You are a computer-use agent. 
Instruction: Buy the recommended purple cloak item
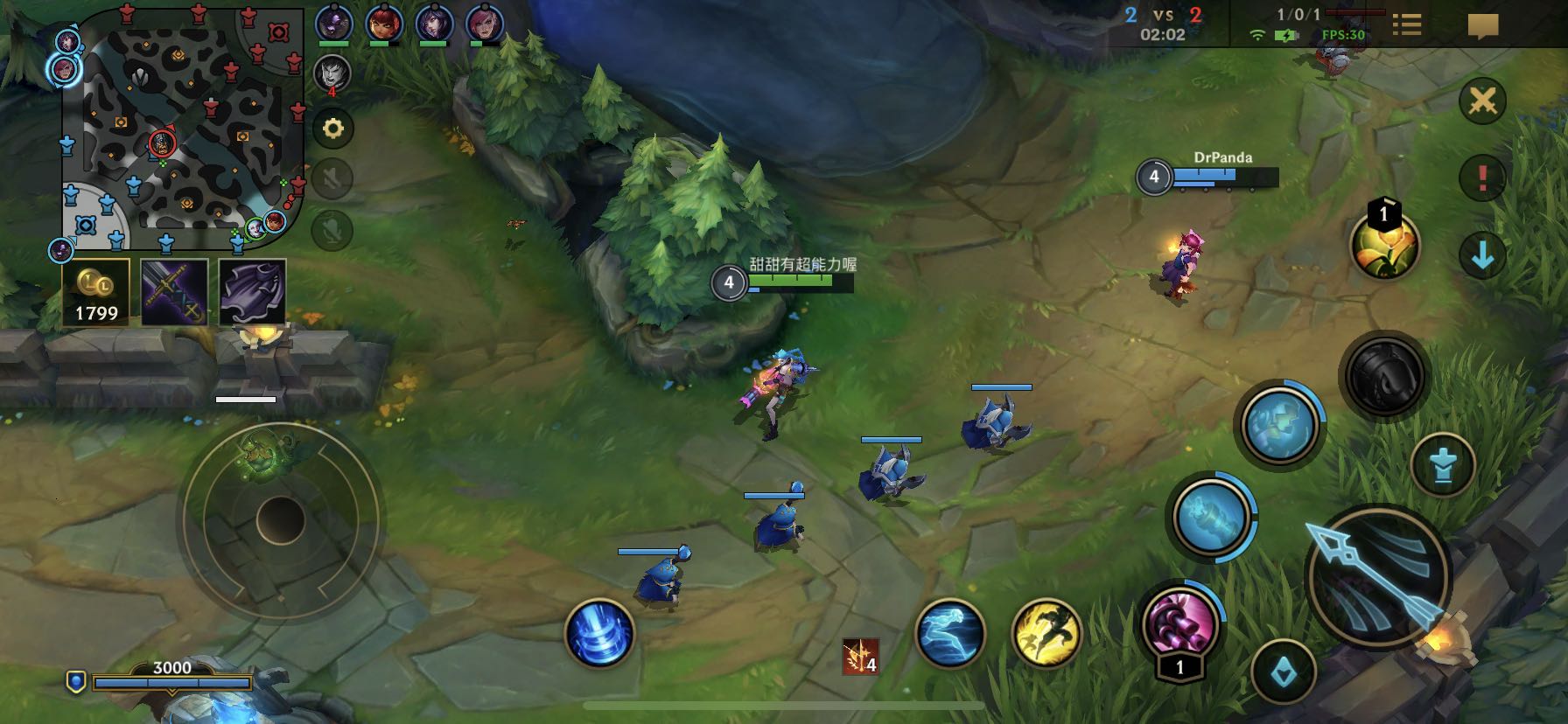(252, 292)
